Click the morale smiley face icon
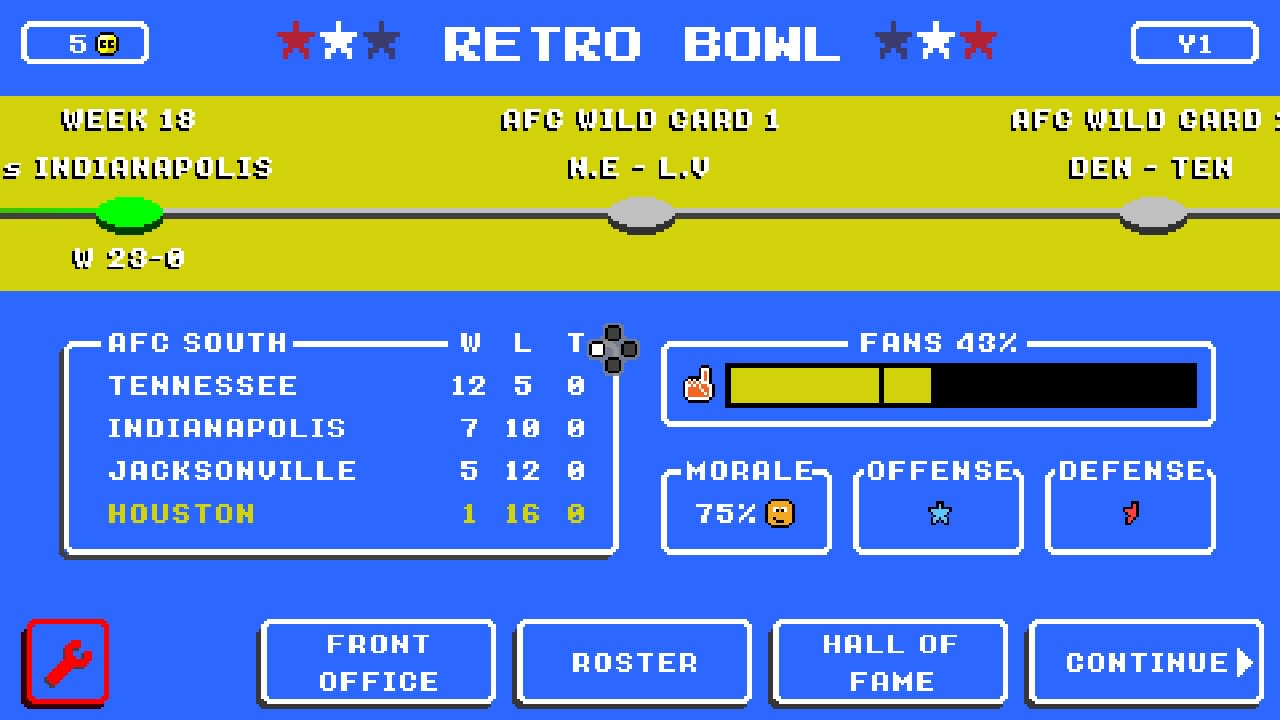This screenshot has width=1280, height=720. click(x=779, y=513)
